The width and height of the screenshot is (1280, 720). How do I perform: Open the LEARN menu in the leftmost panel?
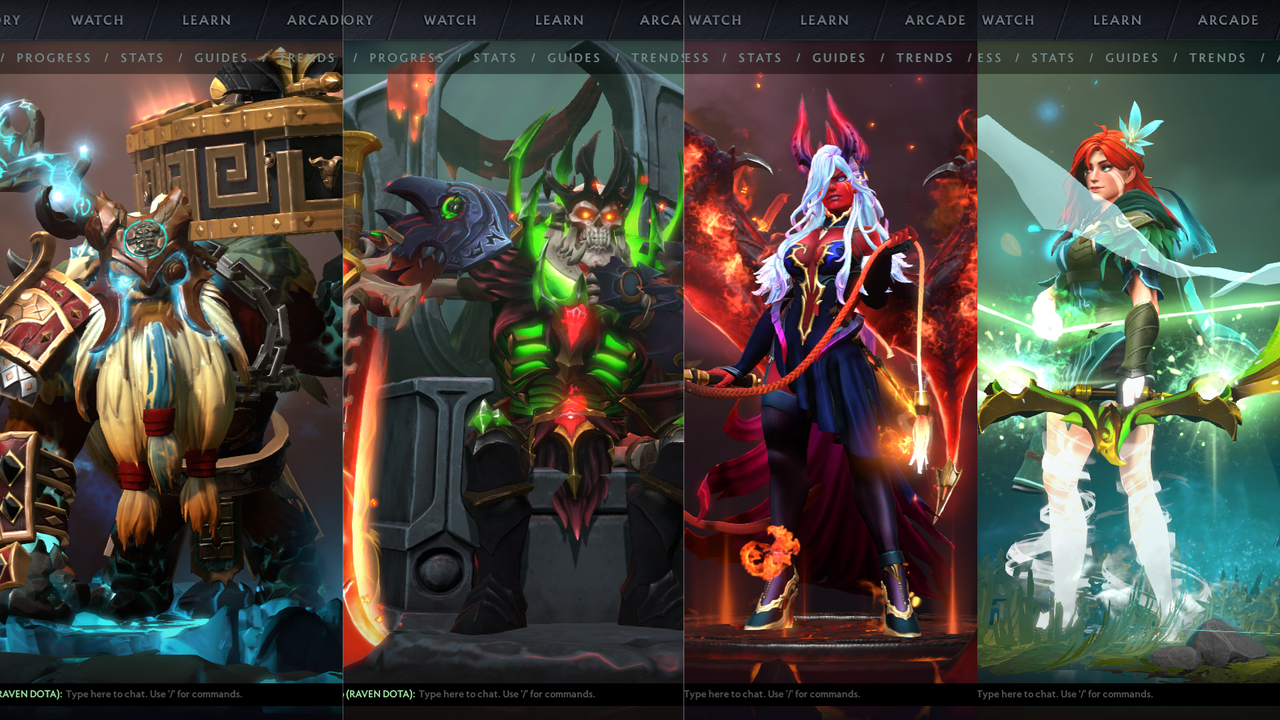(x=207, y=20)
